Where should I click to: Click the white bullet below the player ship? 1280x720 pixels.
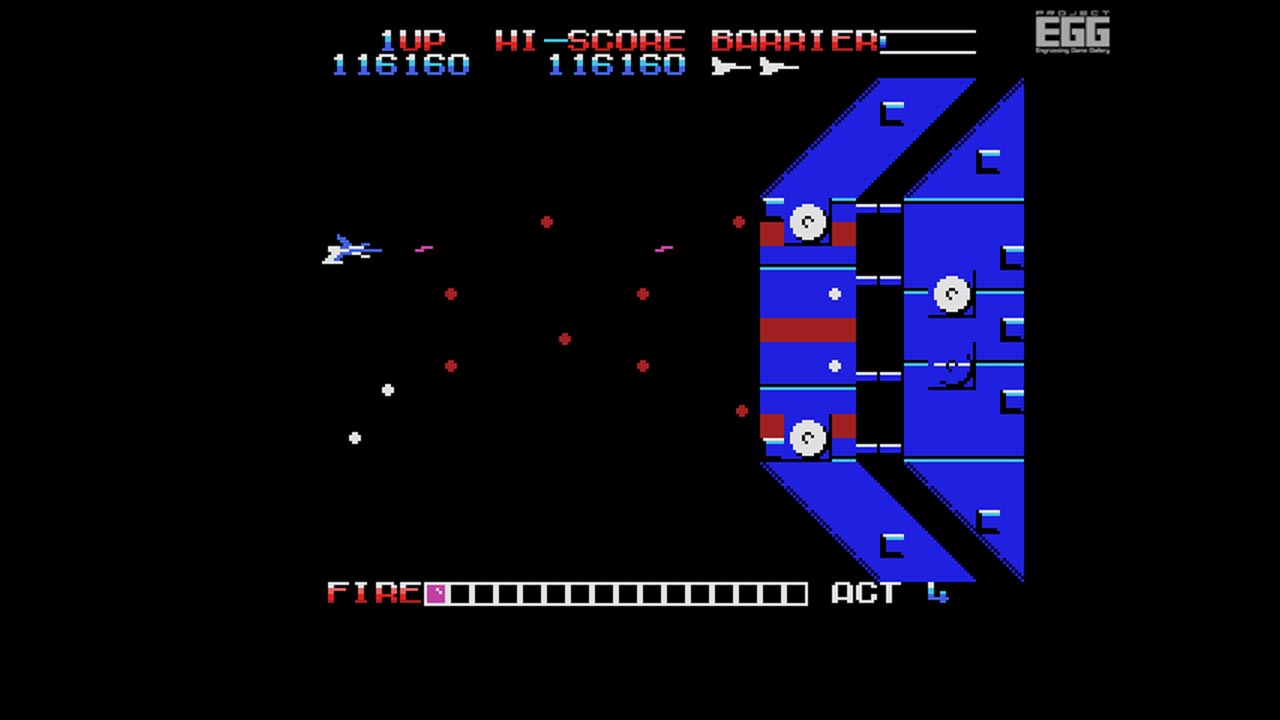[x=388, y=391]
